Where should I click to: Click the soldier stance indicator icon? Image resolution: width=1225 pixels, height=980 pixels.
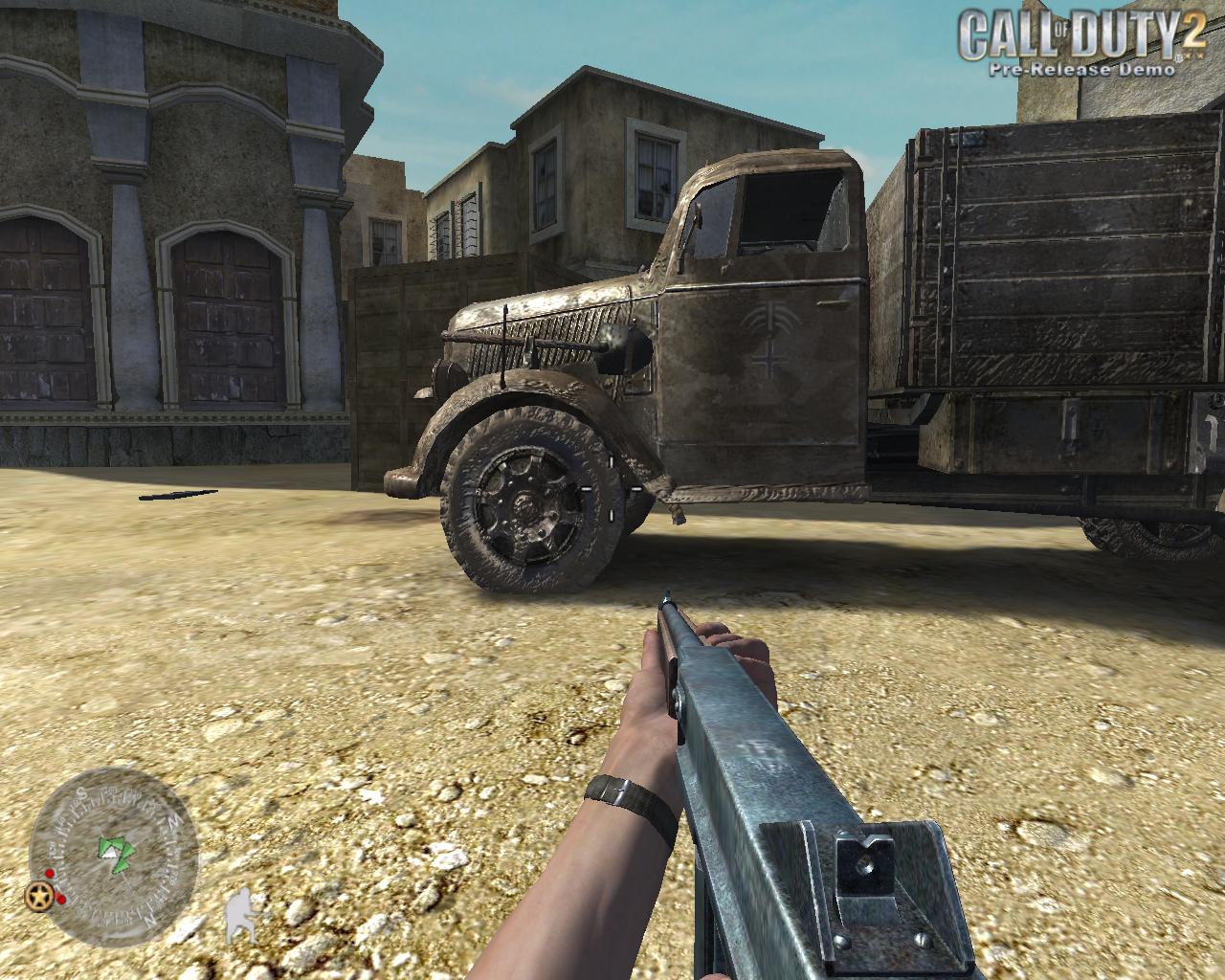click(x=240, y=917)
